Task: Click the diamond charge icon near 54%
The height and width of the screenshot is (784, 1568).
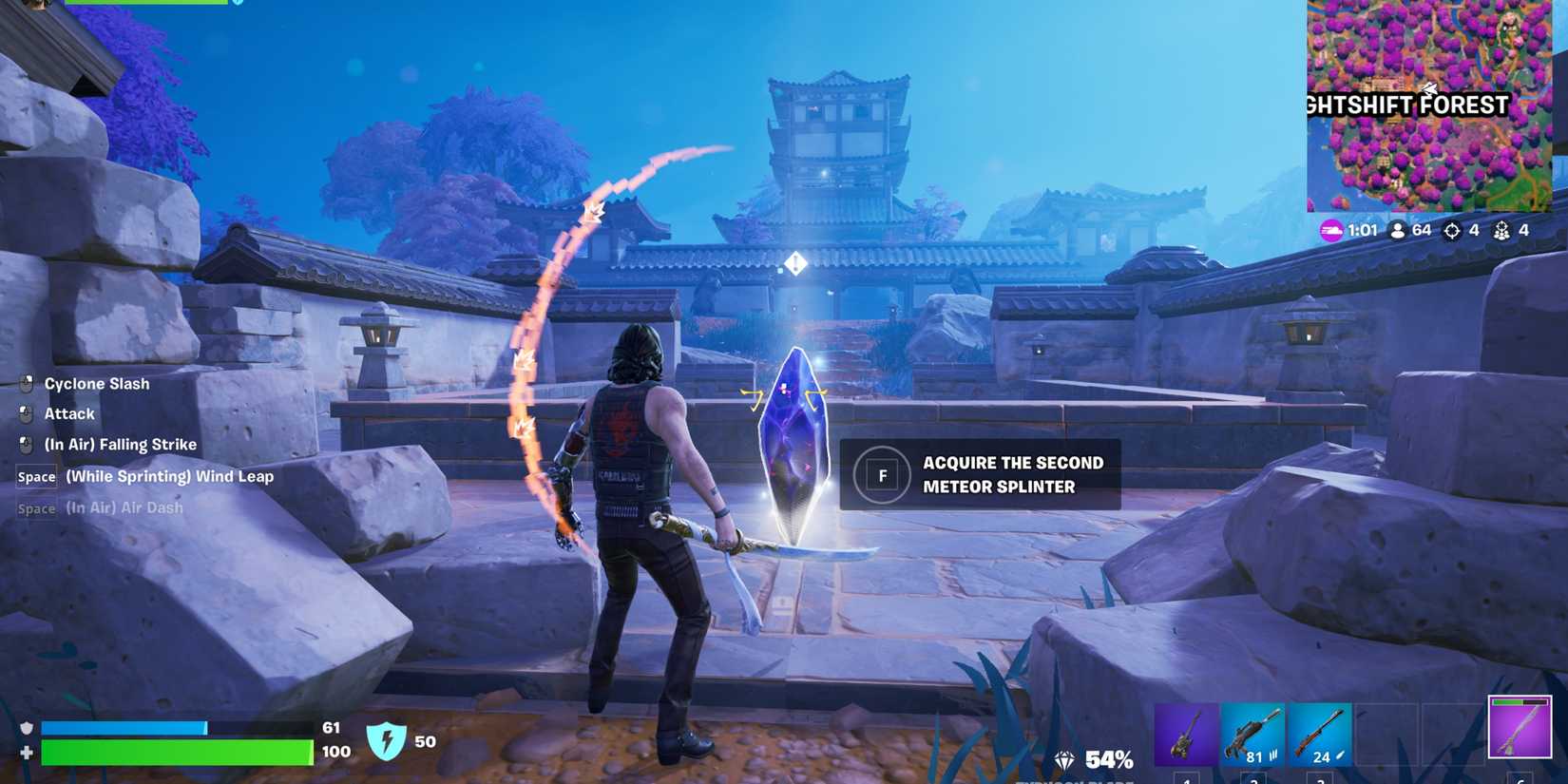Action: pos(1064,759)
